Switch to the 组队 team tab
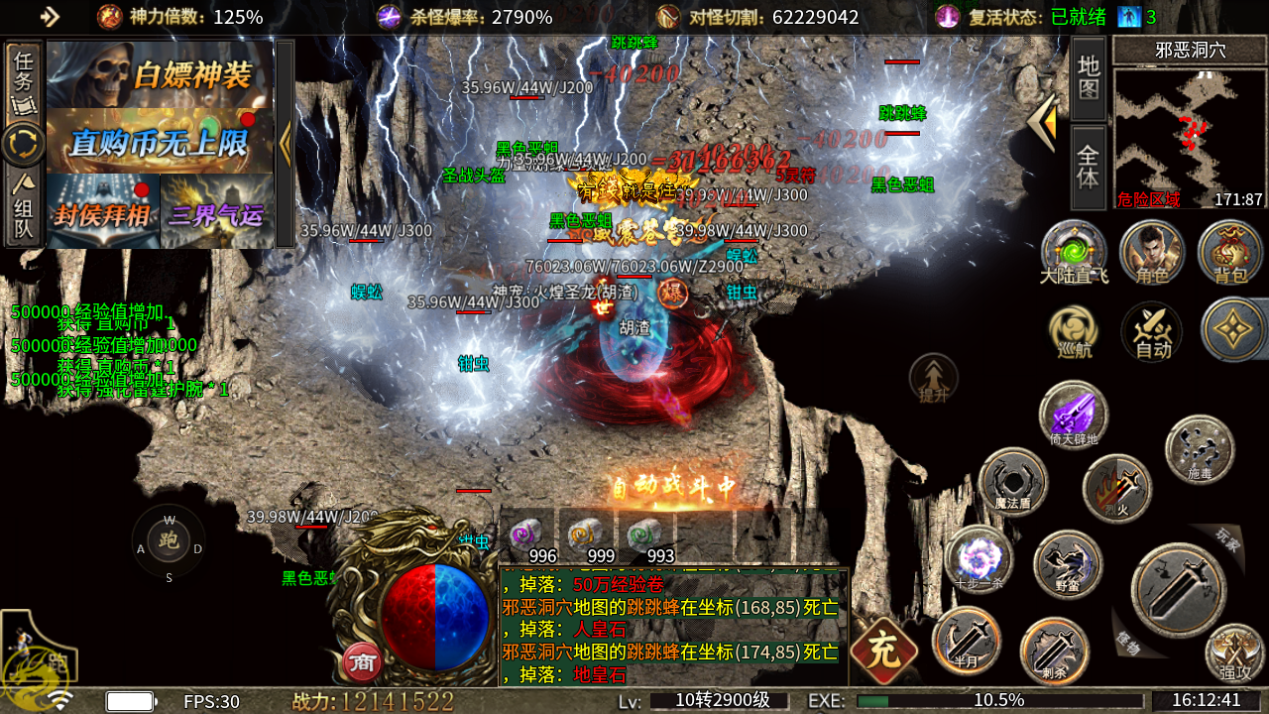Viewport: 1269px width, 714px height. pos(24,208)
